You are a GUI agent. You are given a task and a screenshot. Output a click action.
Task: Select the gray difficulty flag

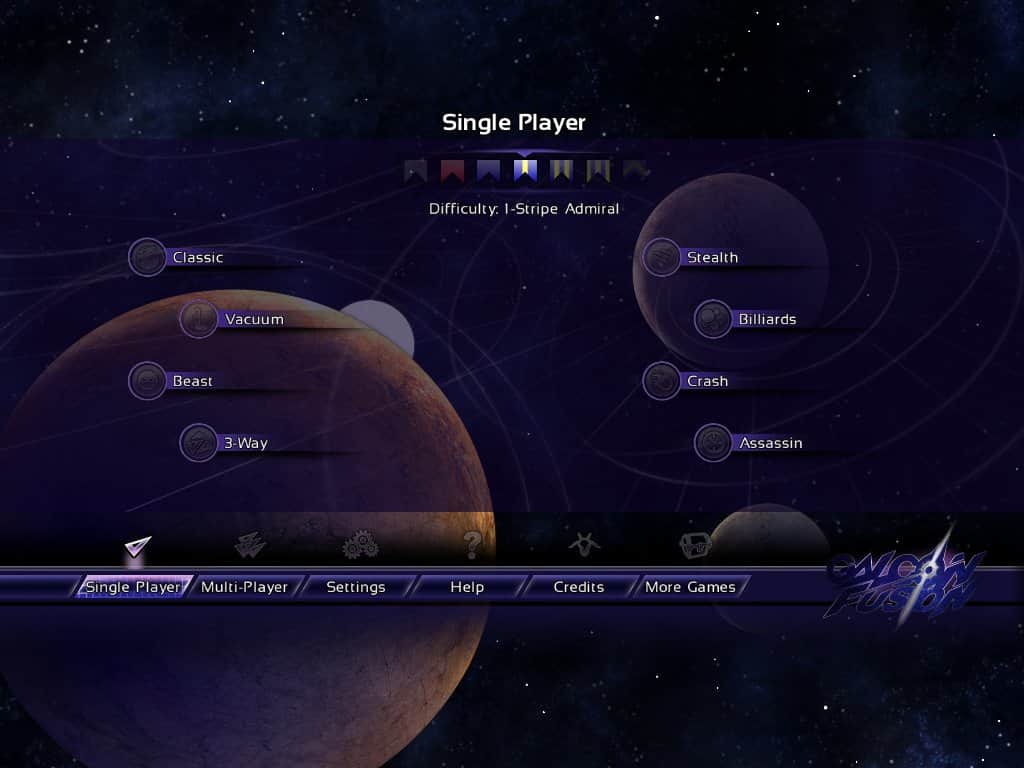coord(416,171)
